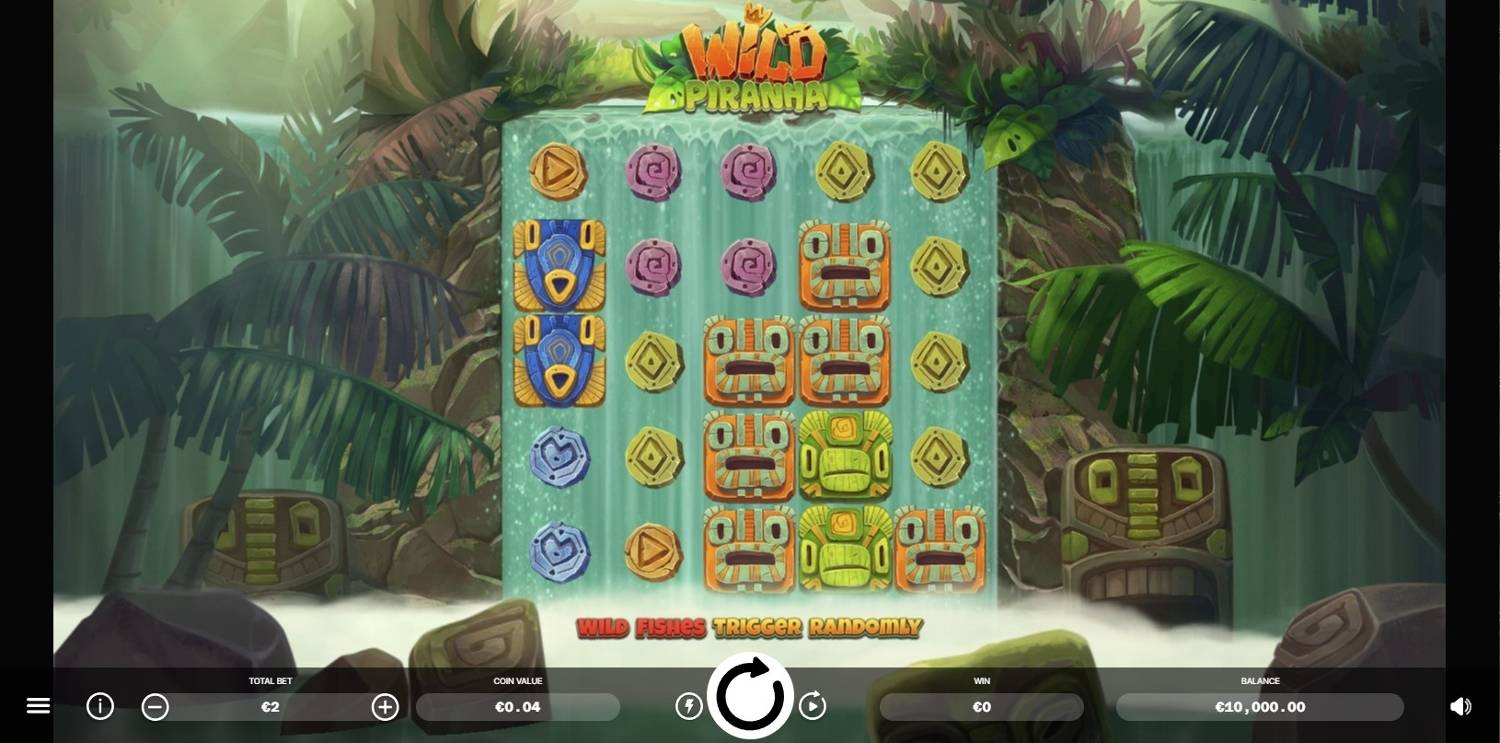Click the WILD FISHES TRIGGER RANDOMLY banner
The width and height of the screenshot is (1500, 743).
click(x=750, y=629)
